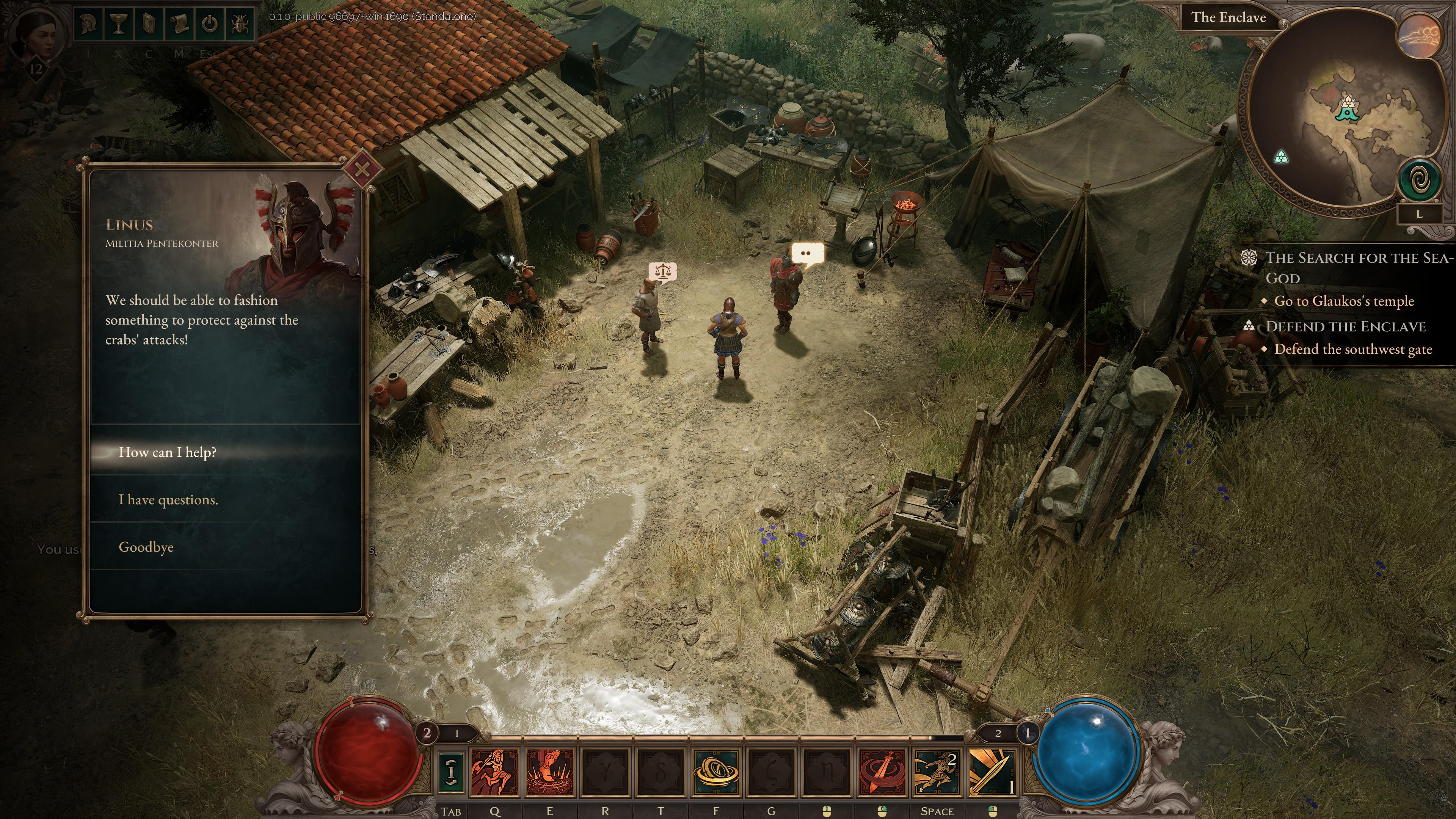Choose the "How can I help?" dialogue option
The width and height of the screenshot is (1456, 819).
168,452
